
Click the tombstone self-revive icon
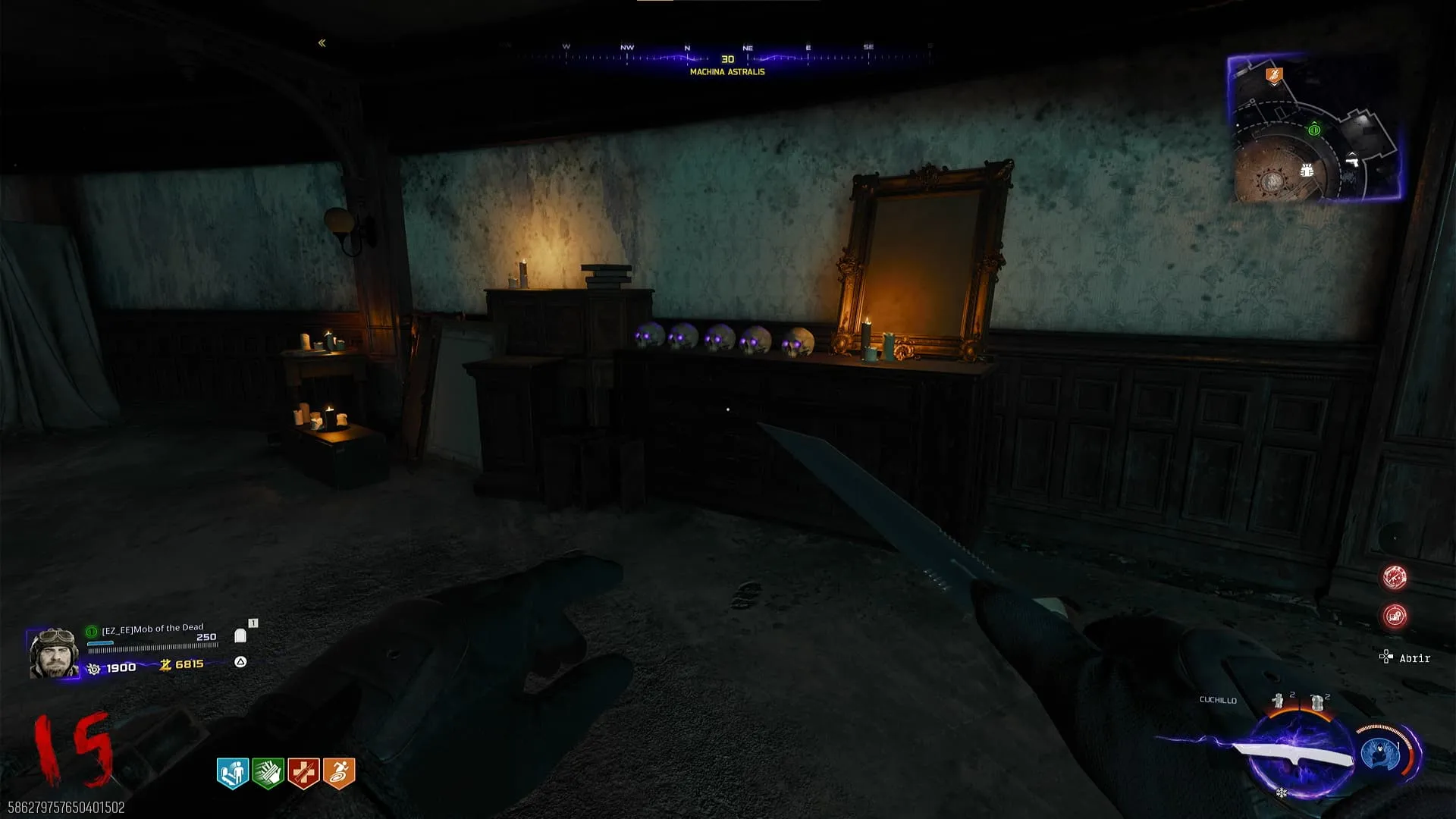[x=240, y=635]
